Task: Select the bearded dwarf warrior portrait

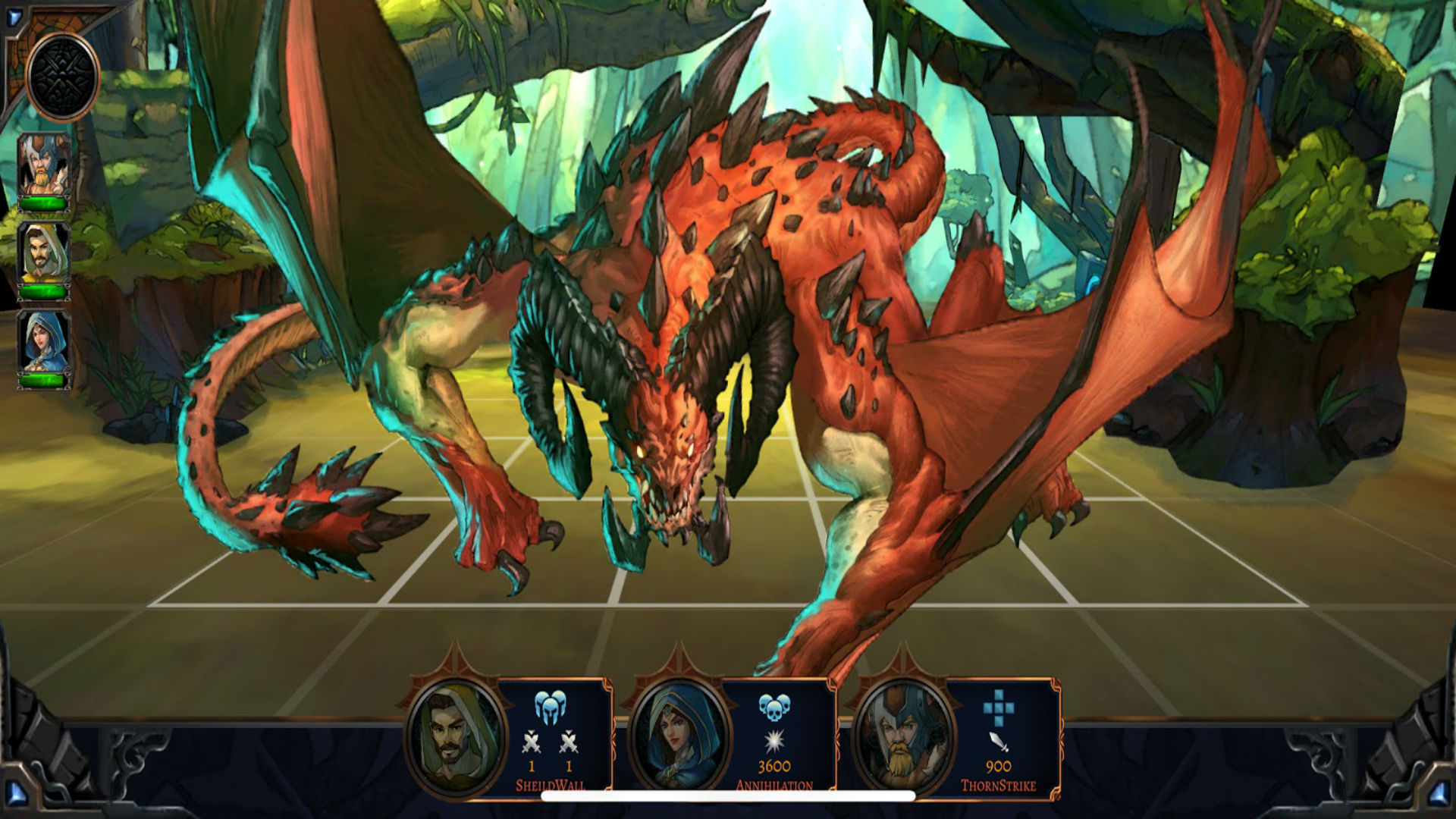Action: click(x=44, y=165)
